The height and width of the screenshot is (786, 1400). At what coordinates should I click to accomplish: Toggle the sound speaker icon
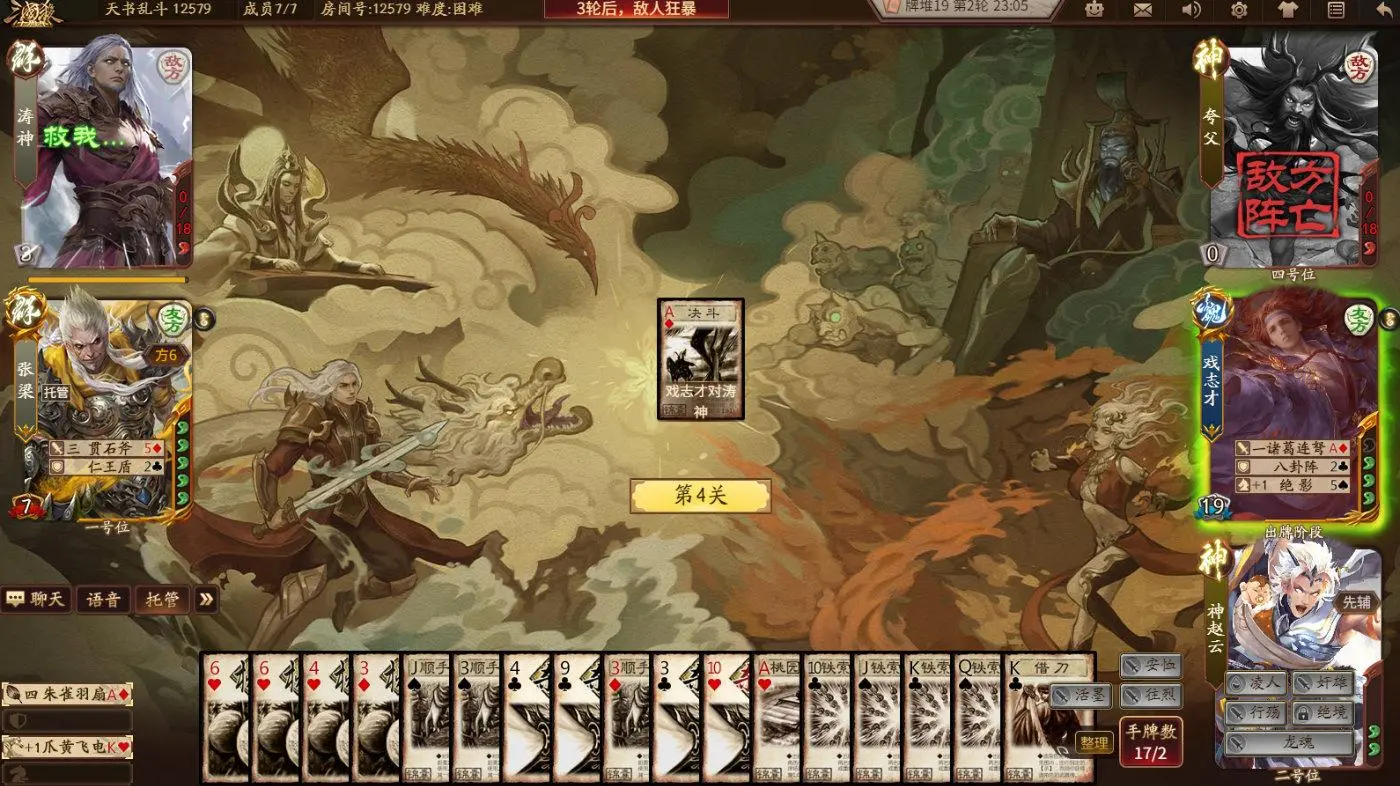click(1191, 10)
